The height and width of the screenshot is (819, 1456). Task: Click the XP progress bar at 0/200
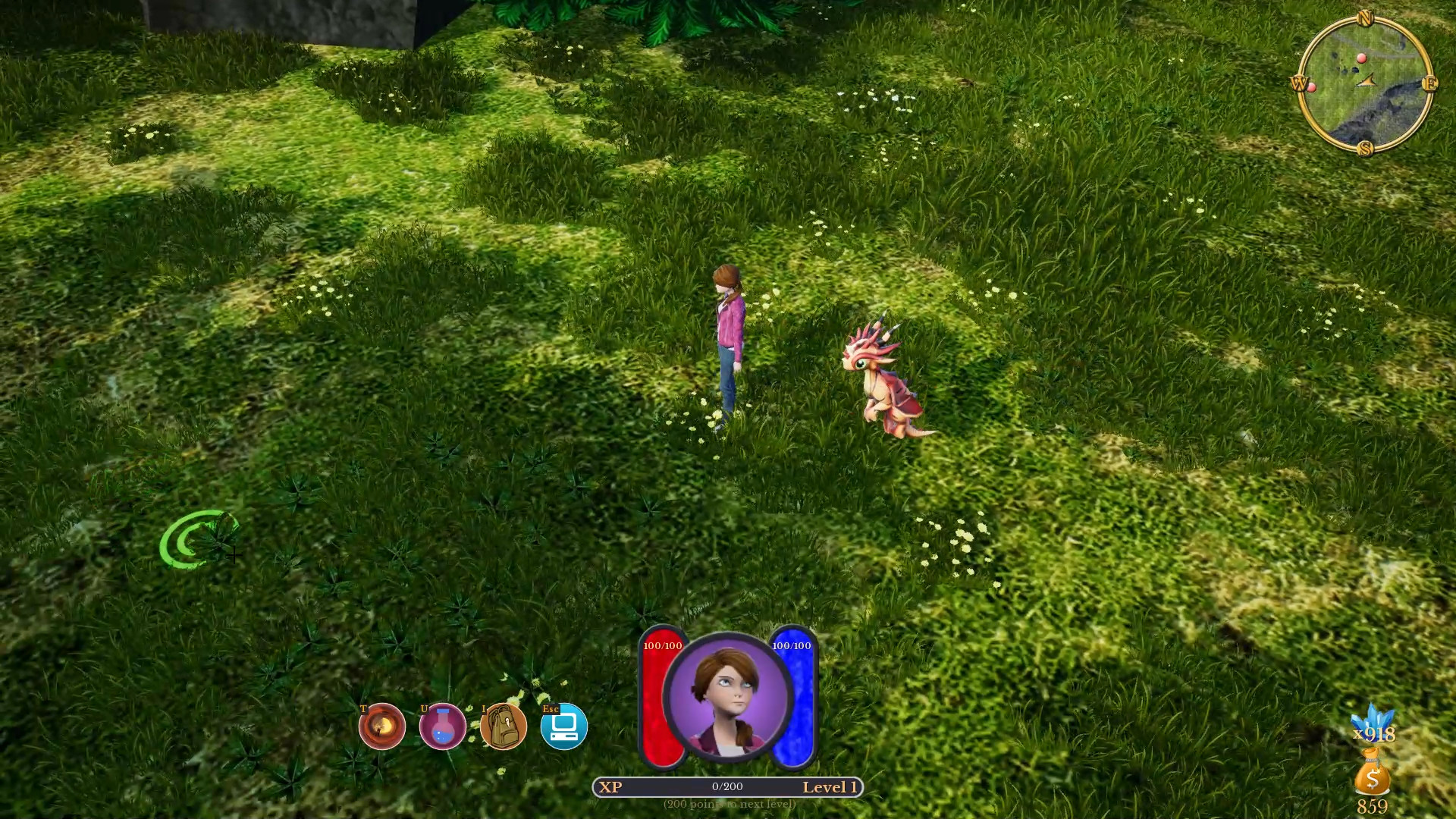[726, 787]
